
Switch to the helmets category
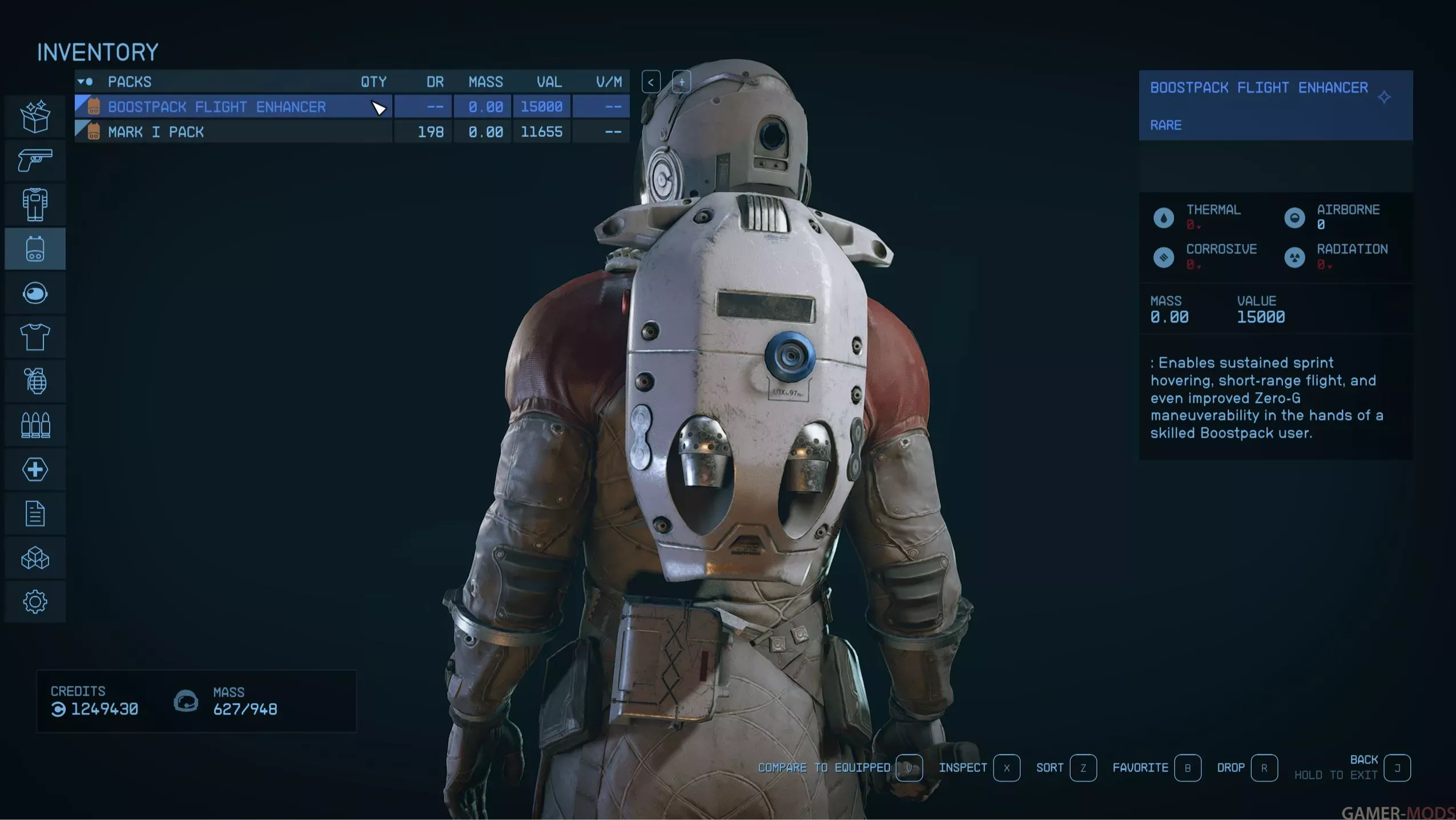pyautogui.click(x=35, y=293)
